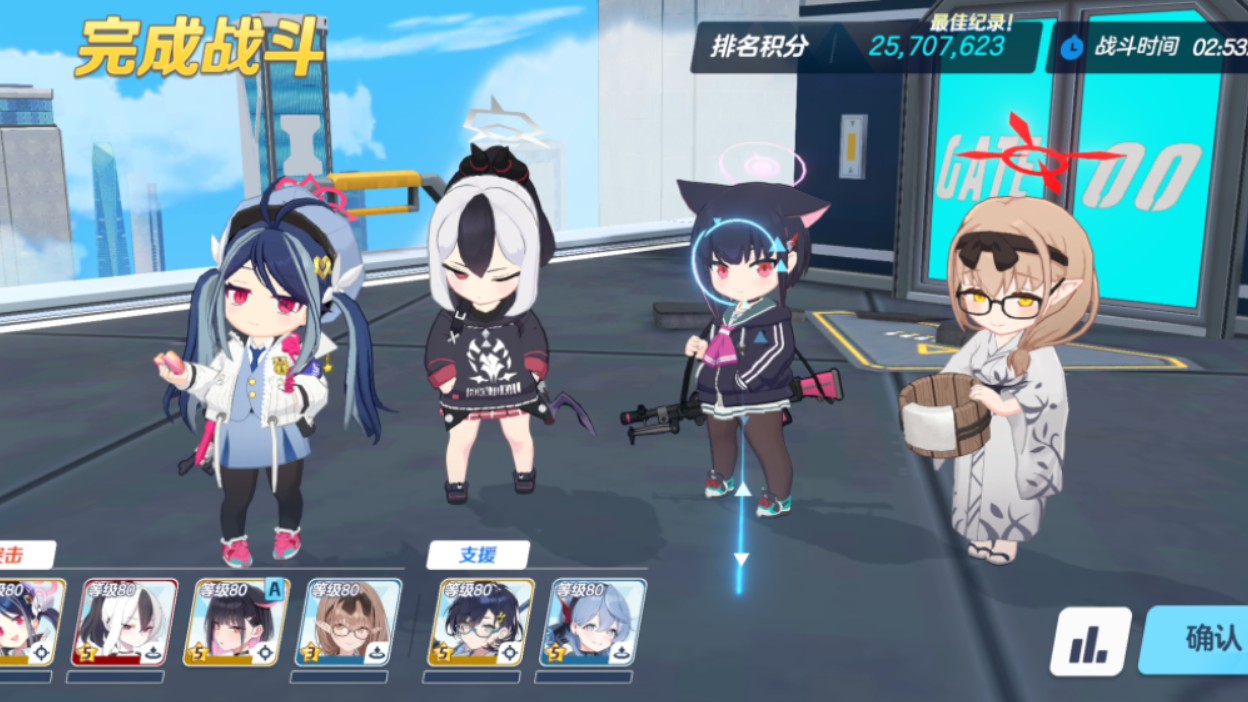Open the battle statistics bar chart
Image resolution: width=1248 pixels, height=702 pixels.
1090,642
